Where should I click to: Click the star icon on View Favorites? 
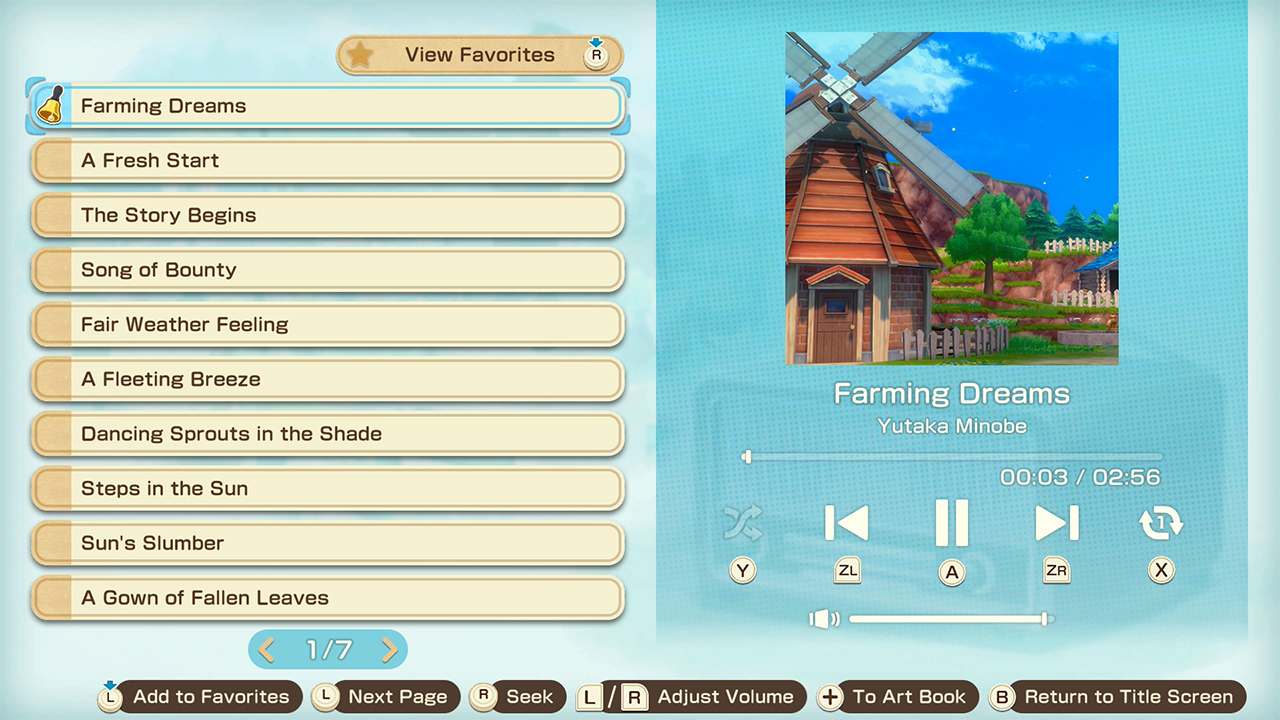pyautogui.click(x=360, y=55)
